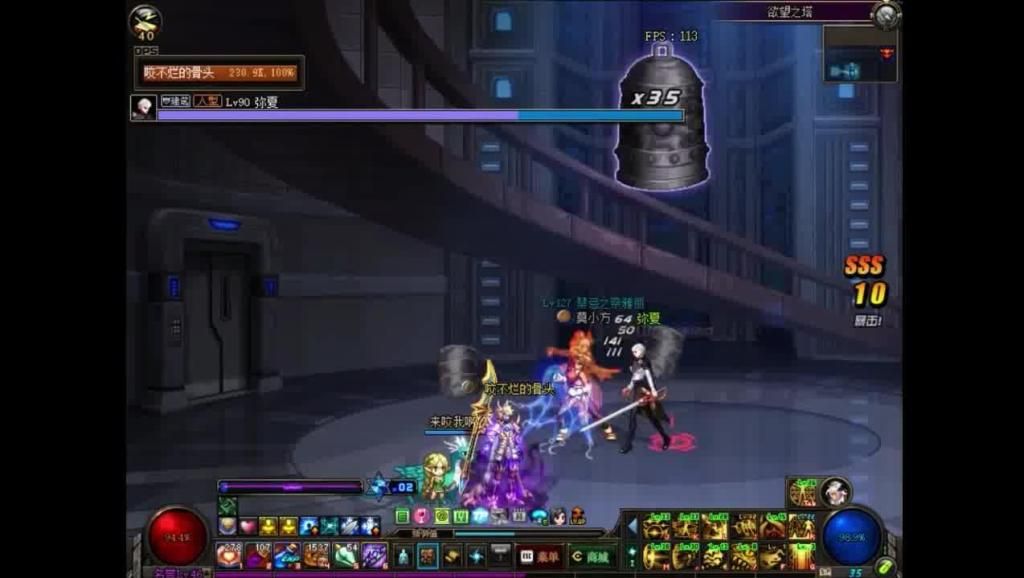This screenshot has height=578, width=1024.
Task: Click the winged level 40 emblem
Action: [146, 22]
